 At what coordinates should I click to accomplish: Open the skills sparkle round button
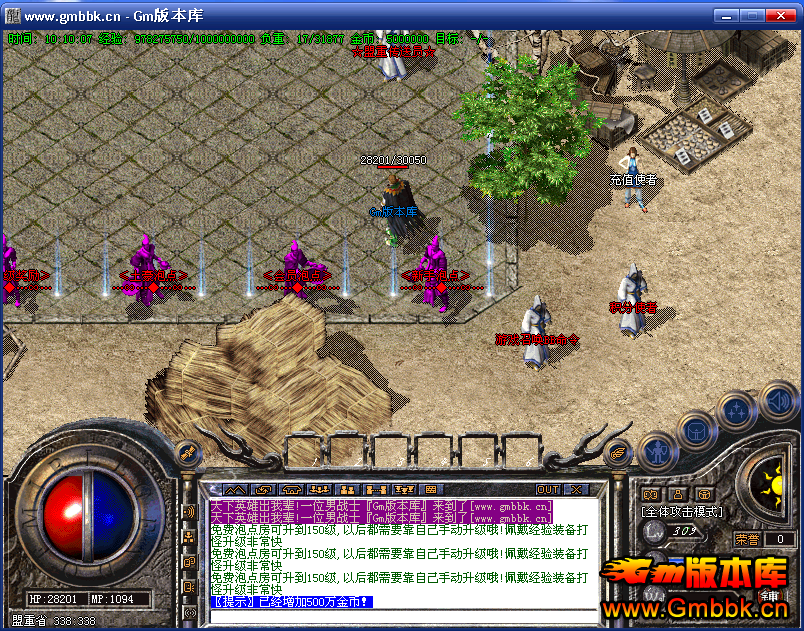(x=738, y=410)
